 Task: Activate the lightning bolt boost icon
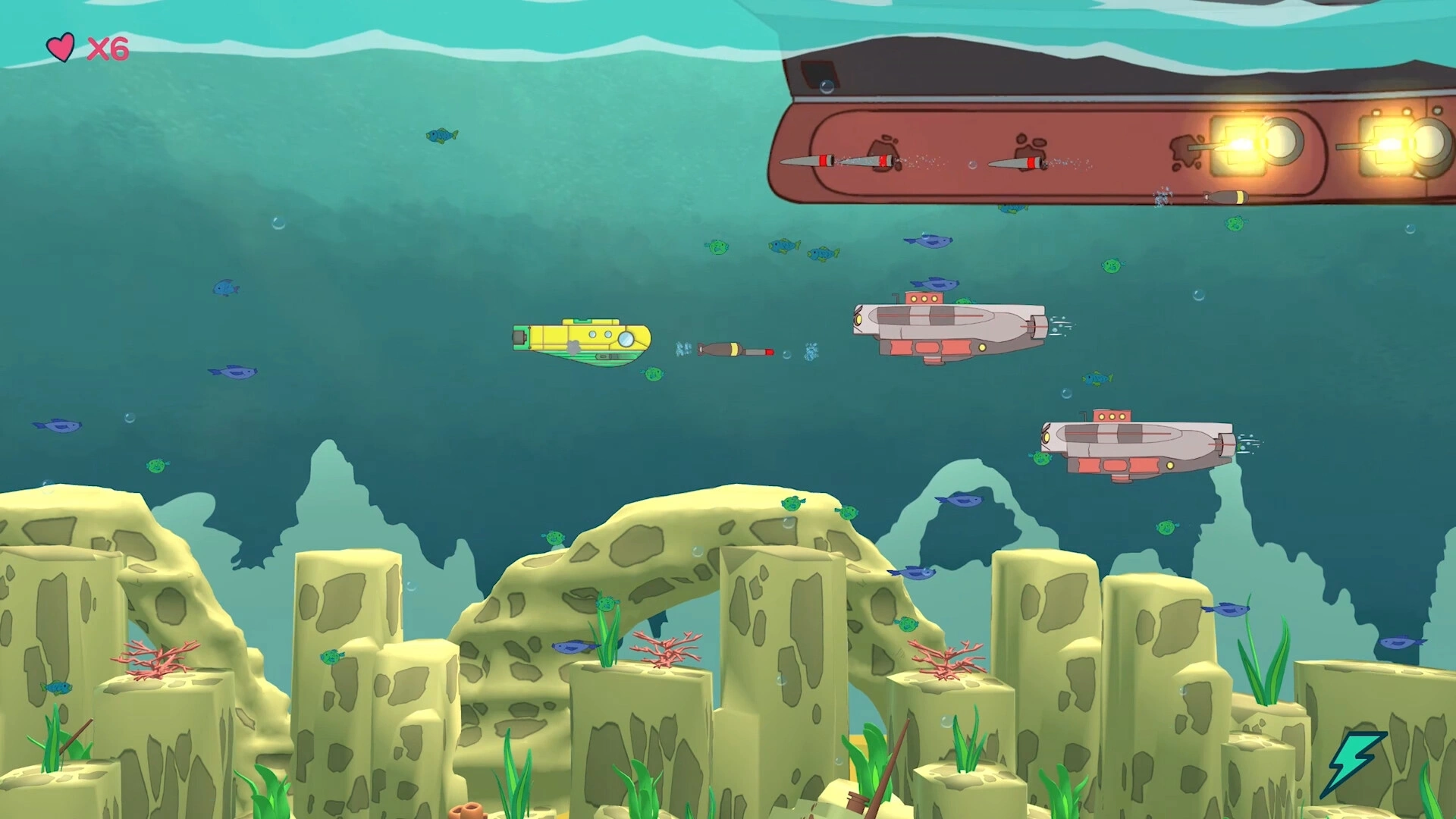click(x=1353, y=761)
